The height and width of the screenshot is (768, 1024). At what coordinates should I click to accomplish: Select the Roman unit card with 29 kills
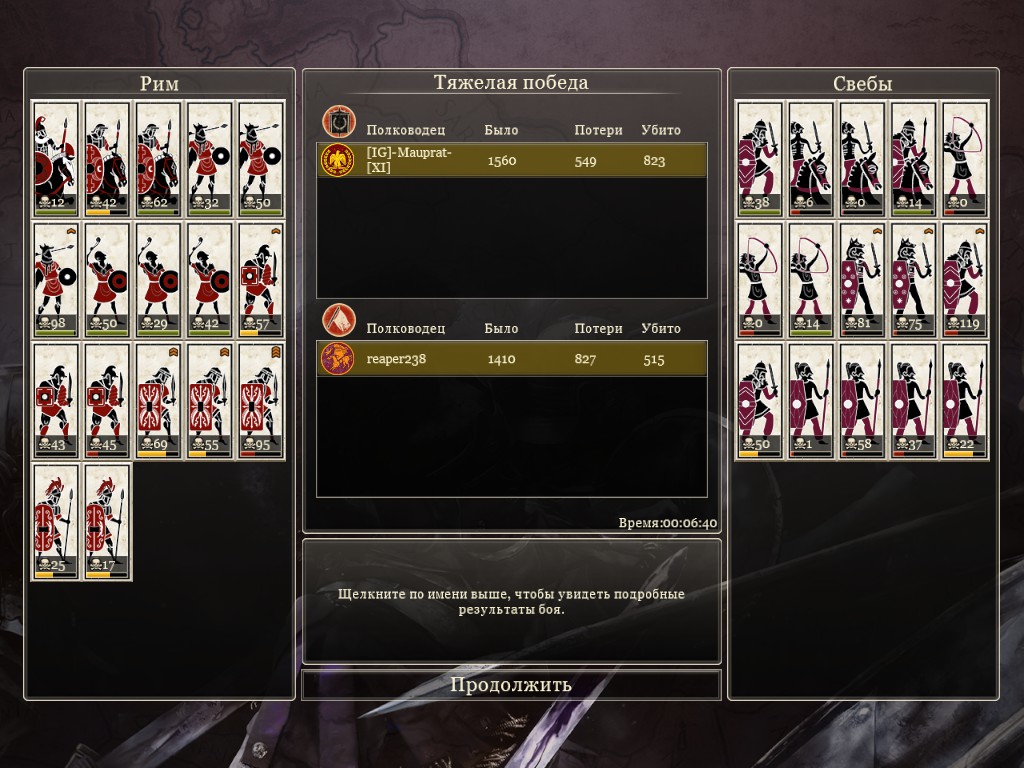(159, 280)
